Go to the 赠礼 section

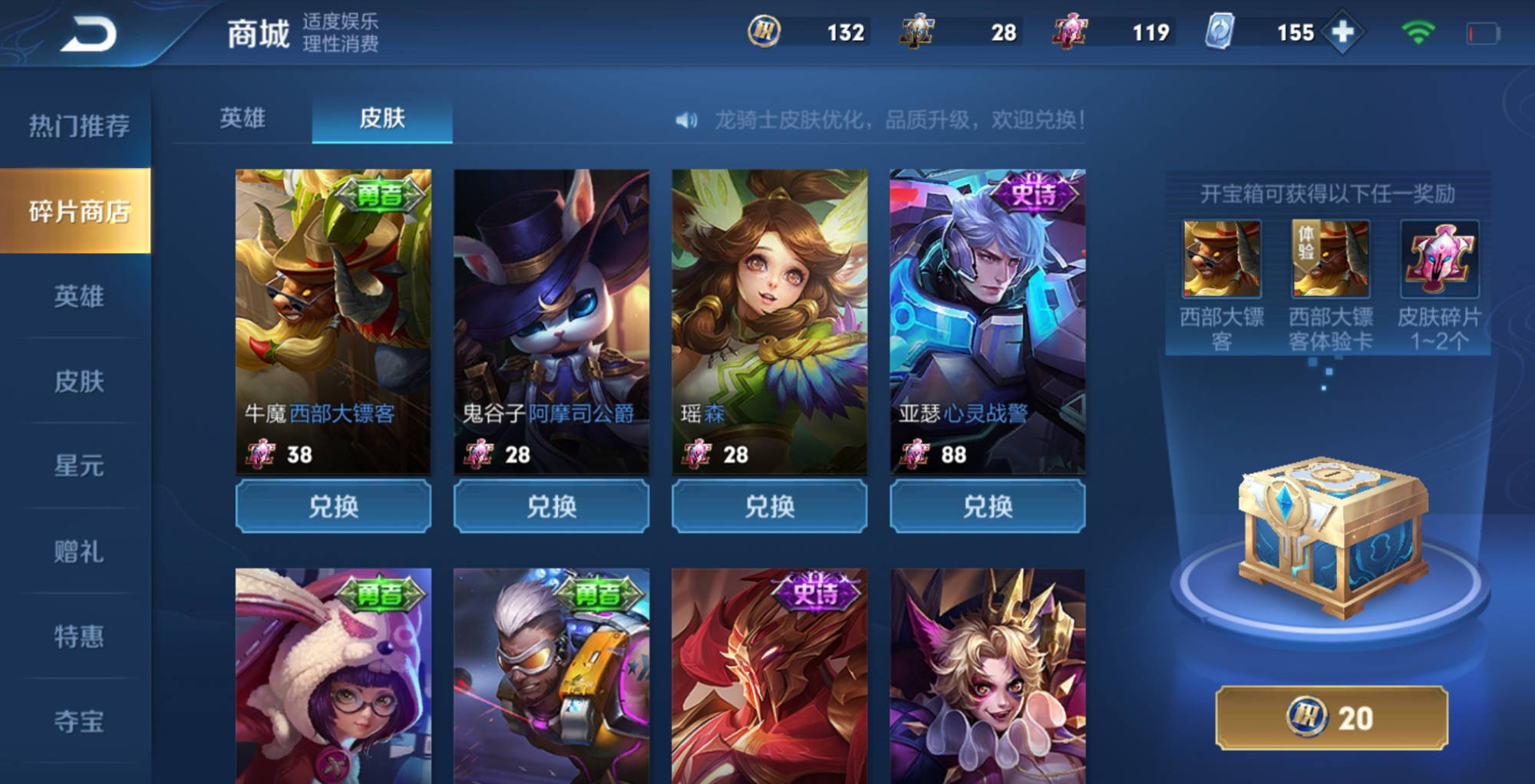coord(78,551)
